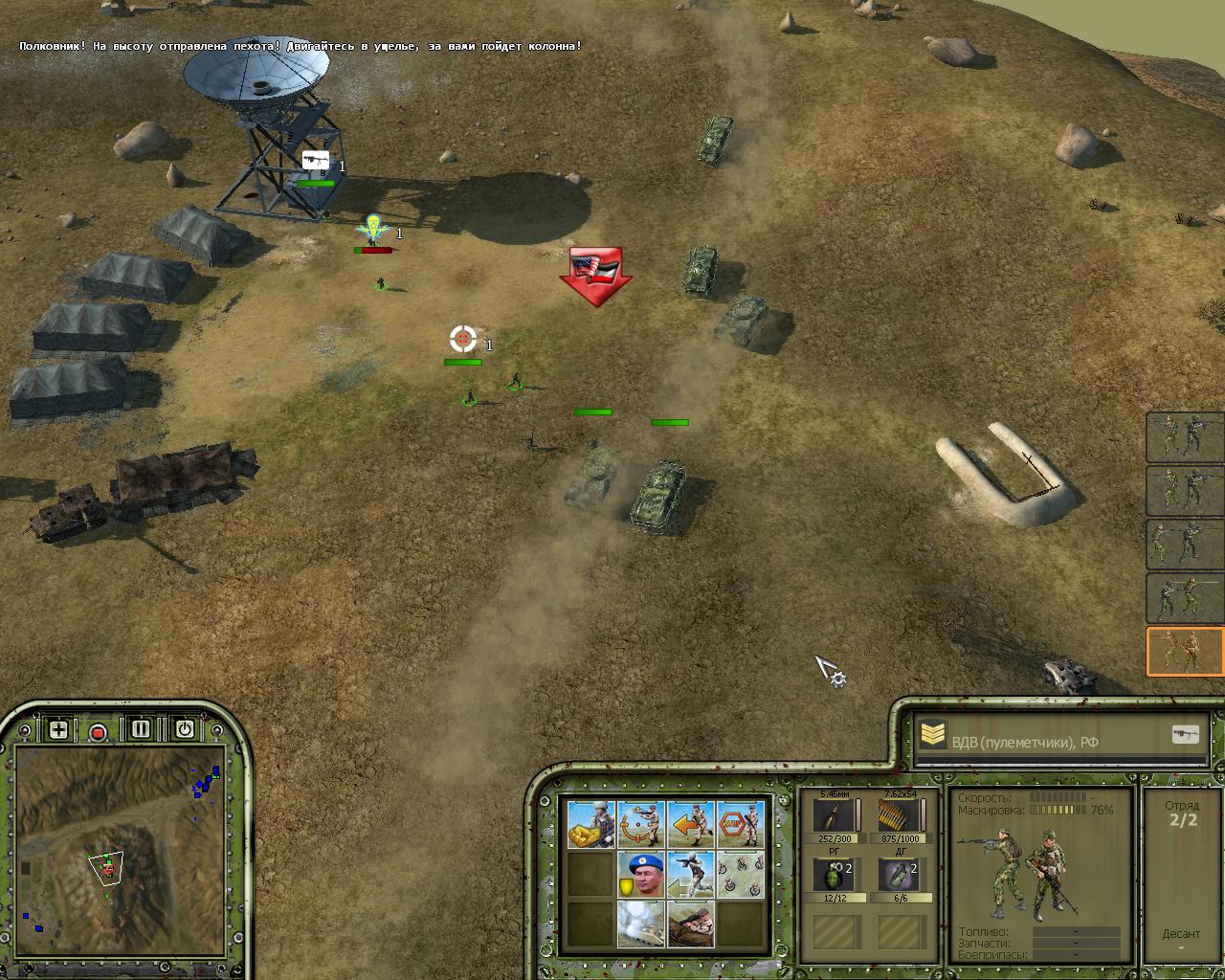Select the 5.45mm ammo slot
The height and width of the screenshot is (980, 1225).
[x=833, y=815]
